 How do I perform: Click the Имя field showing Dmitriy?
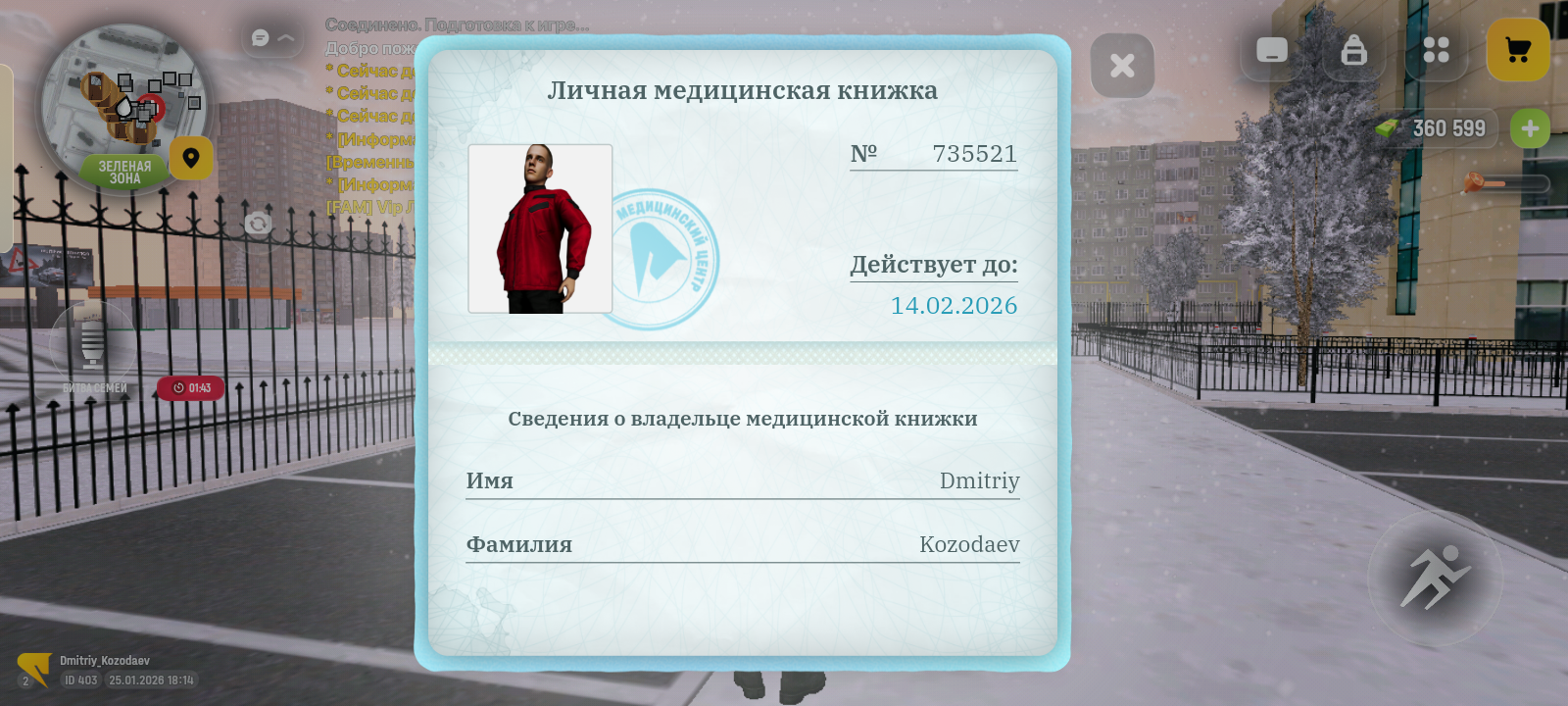pos(743,480)
